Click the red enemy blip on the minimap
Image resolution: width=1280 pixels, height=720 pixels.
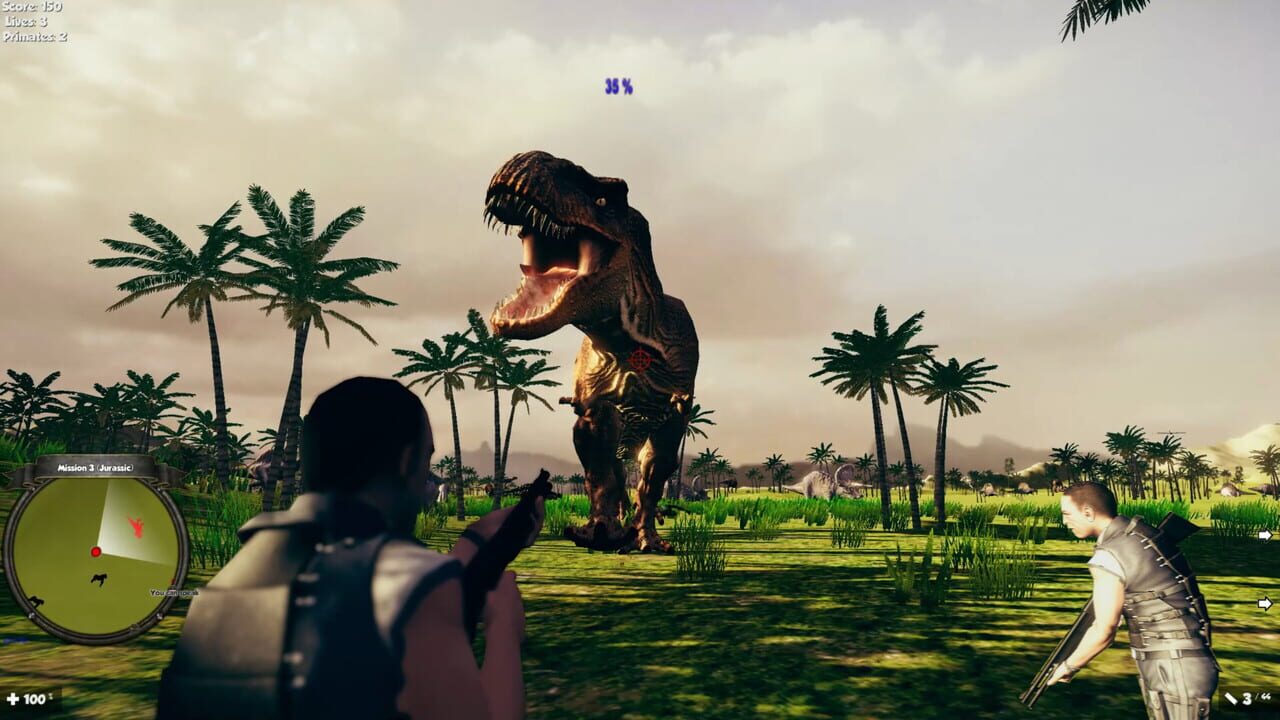[x=136, y=527]
